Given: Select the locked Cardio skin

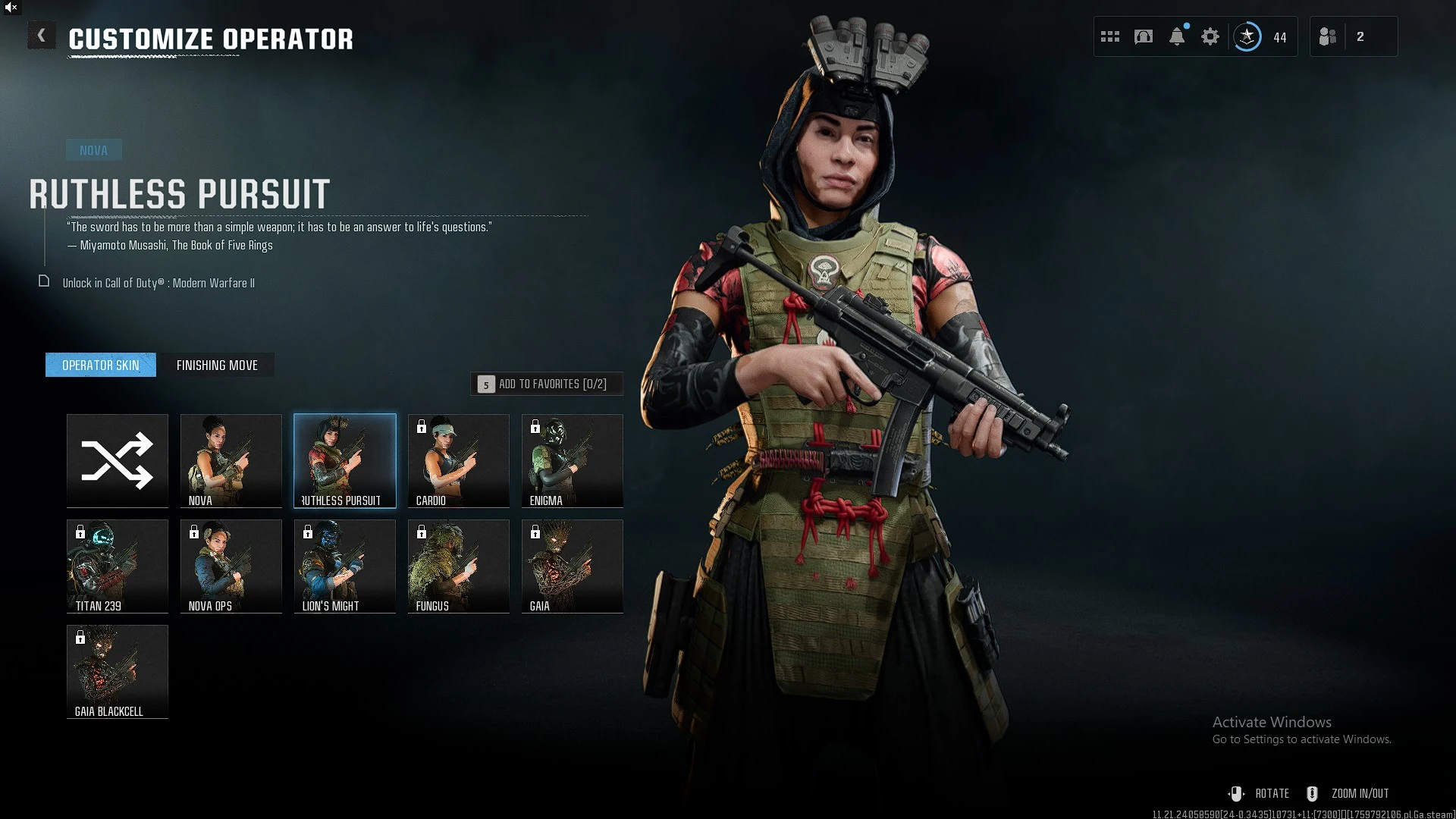Looking at the screenshot, I should [x=459, y=460].
